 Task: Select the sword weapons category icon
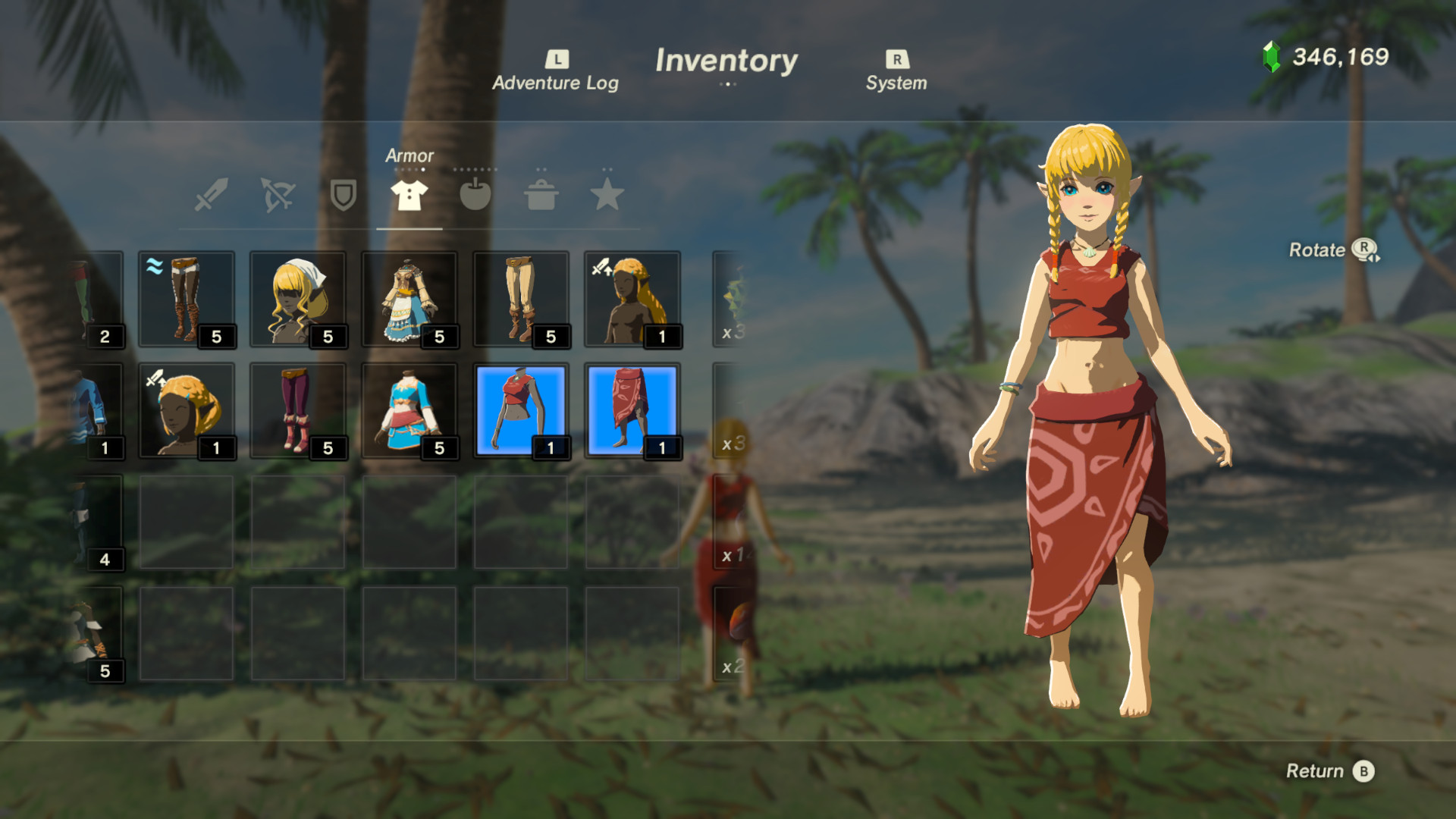pyautogui.click(x=210, y=196)
